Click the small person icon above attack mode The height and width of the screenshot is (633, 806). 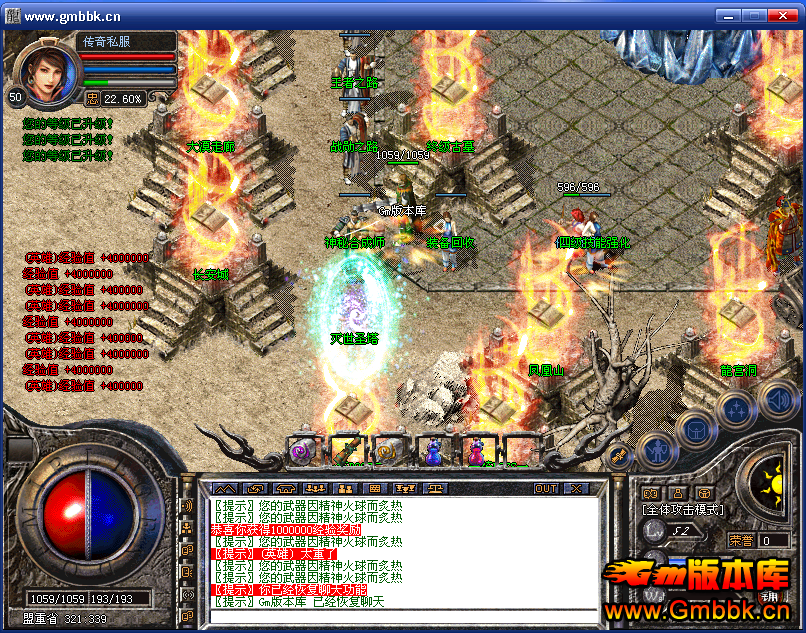(677, 493)
